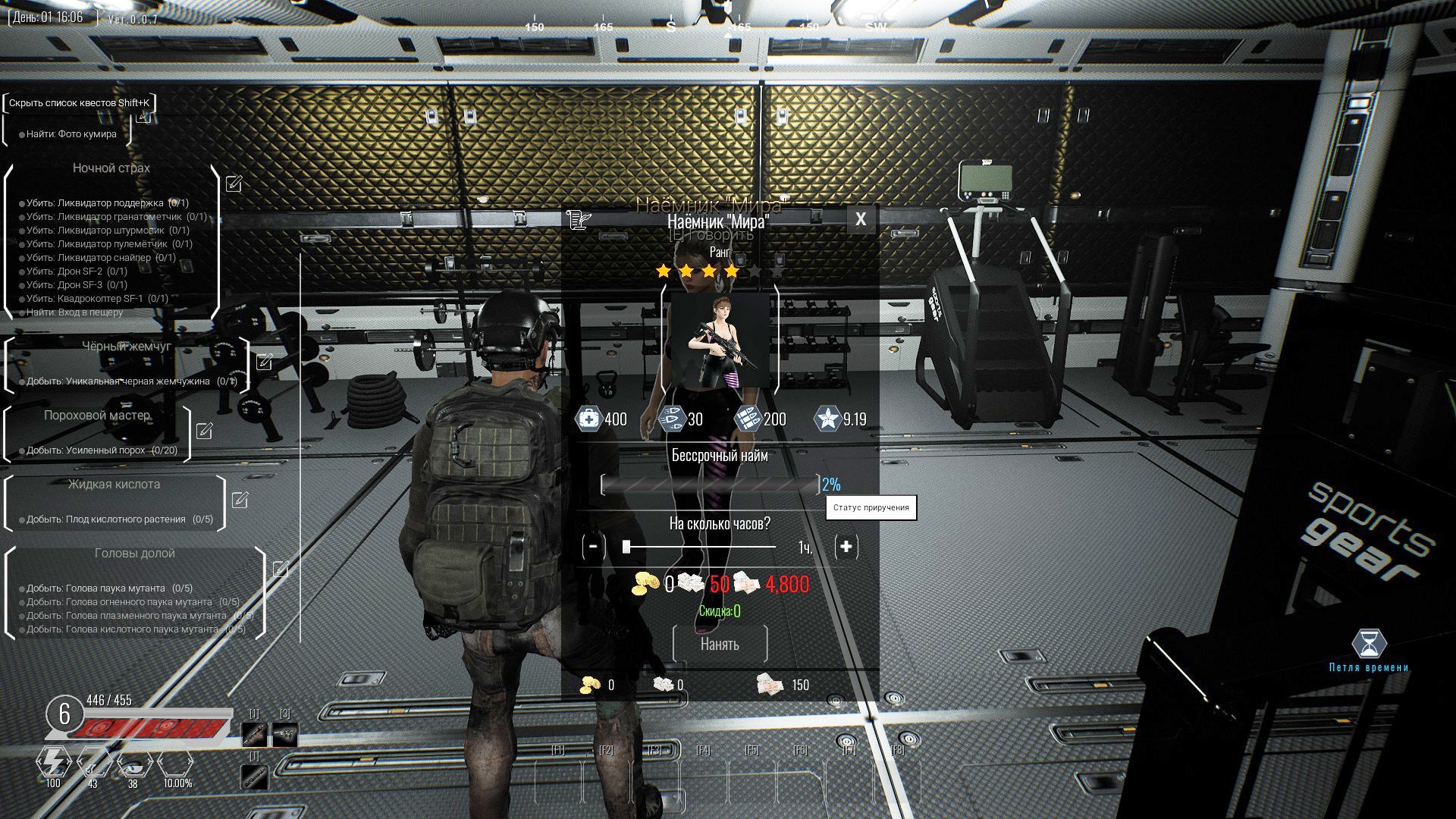1456x819 pixels.
Task: Select the pistol weapon slot
Action: (x=285, y=734)
